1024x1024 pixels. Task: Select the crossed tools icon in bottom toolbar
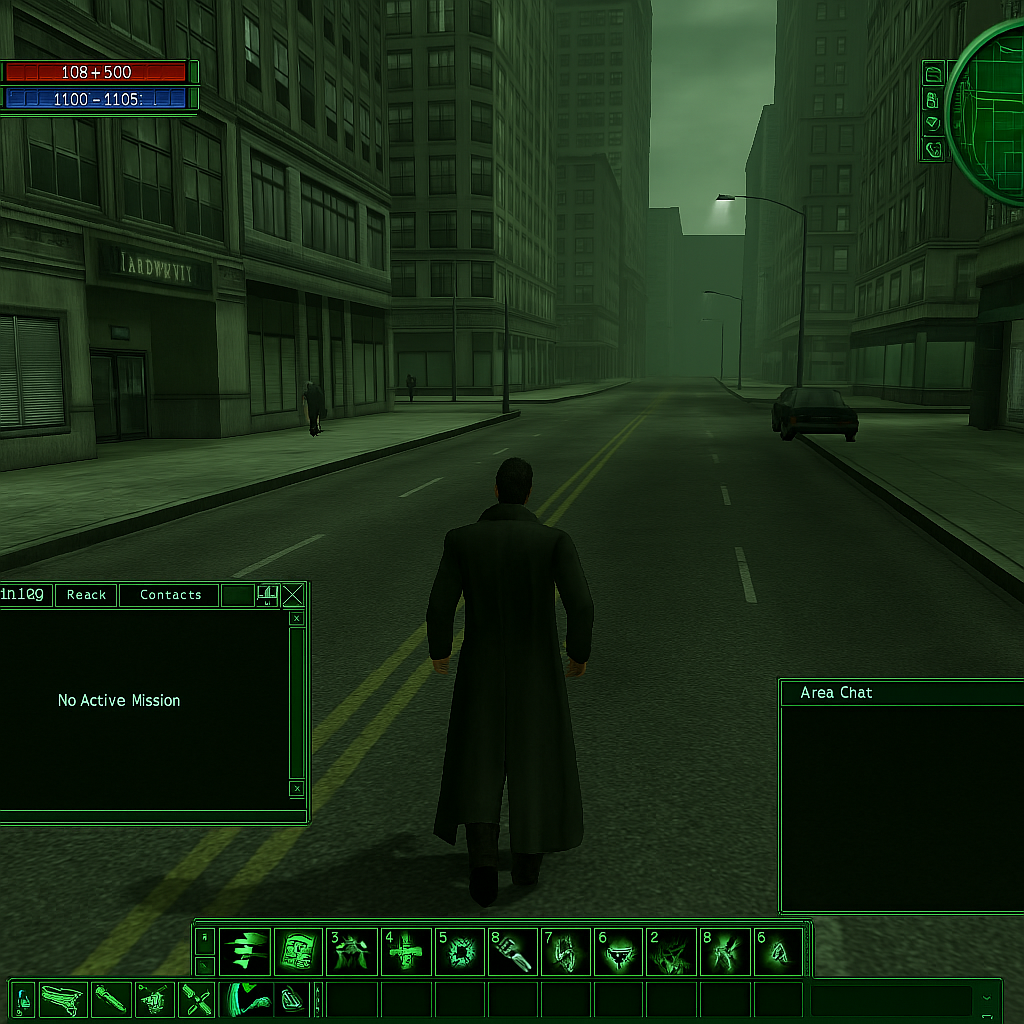197,1000
